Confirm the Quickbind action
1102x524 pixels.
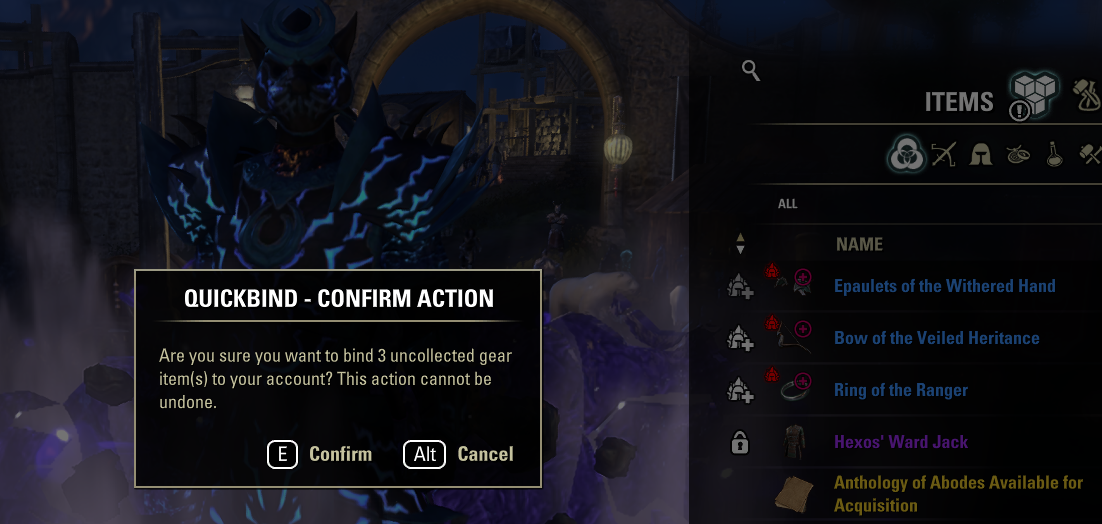[321, 454]
